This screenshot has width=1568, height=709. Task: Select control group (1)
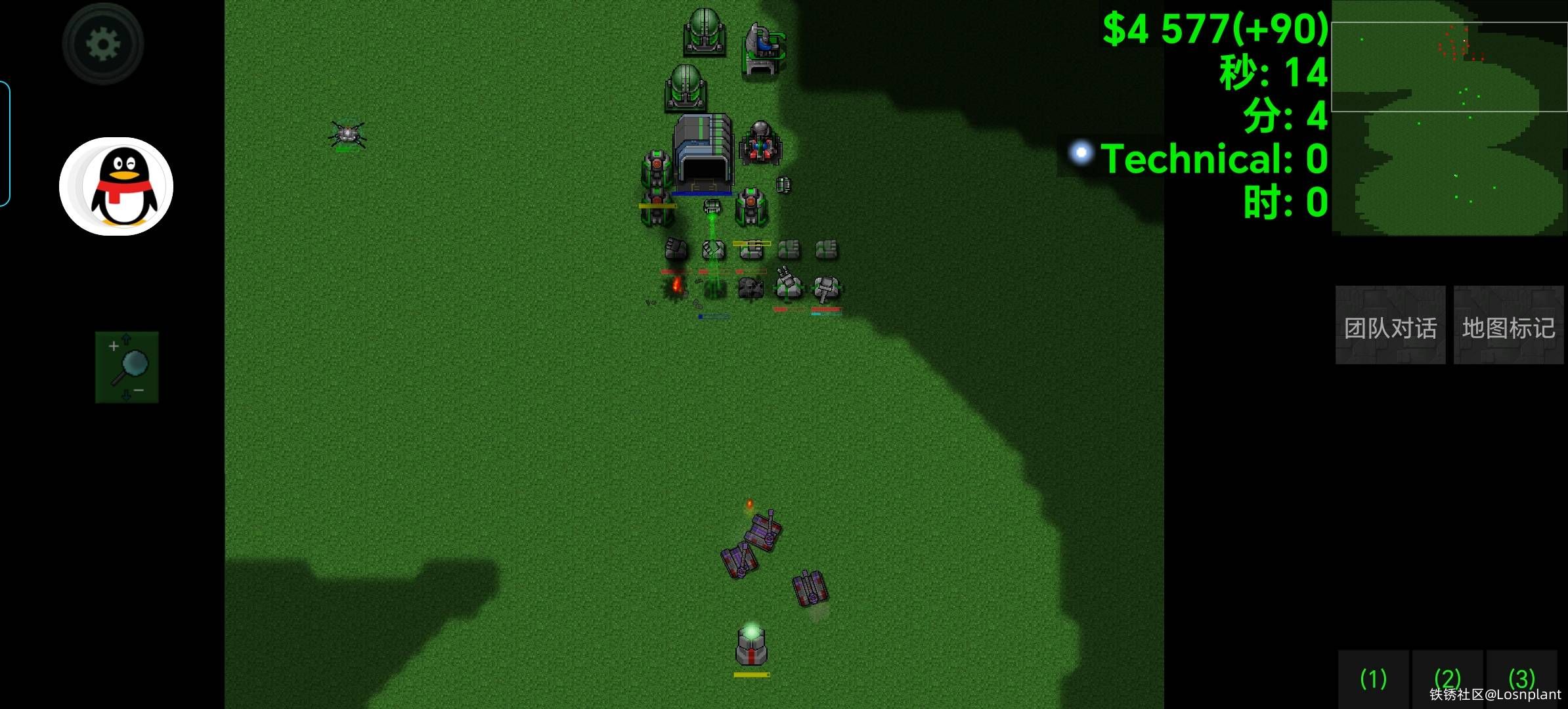click(1373, 678)
